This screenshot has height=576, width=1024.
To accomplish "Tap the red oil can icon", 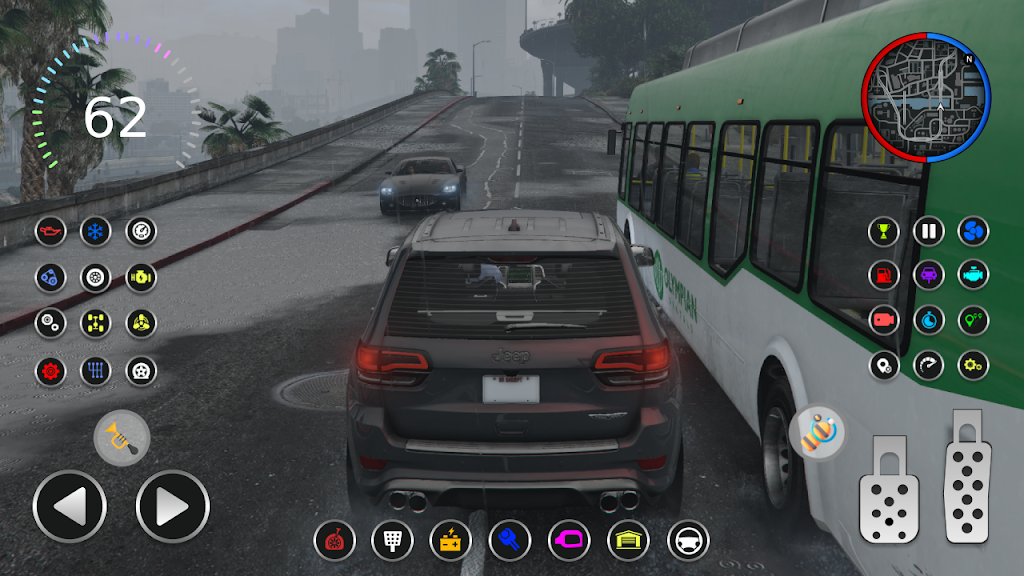I will 50,231.
